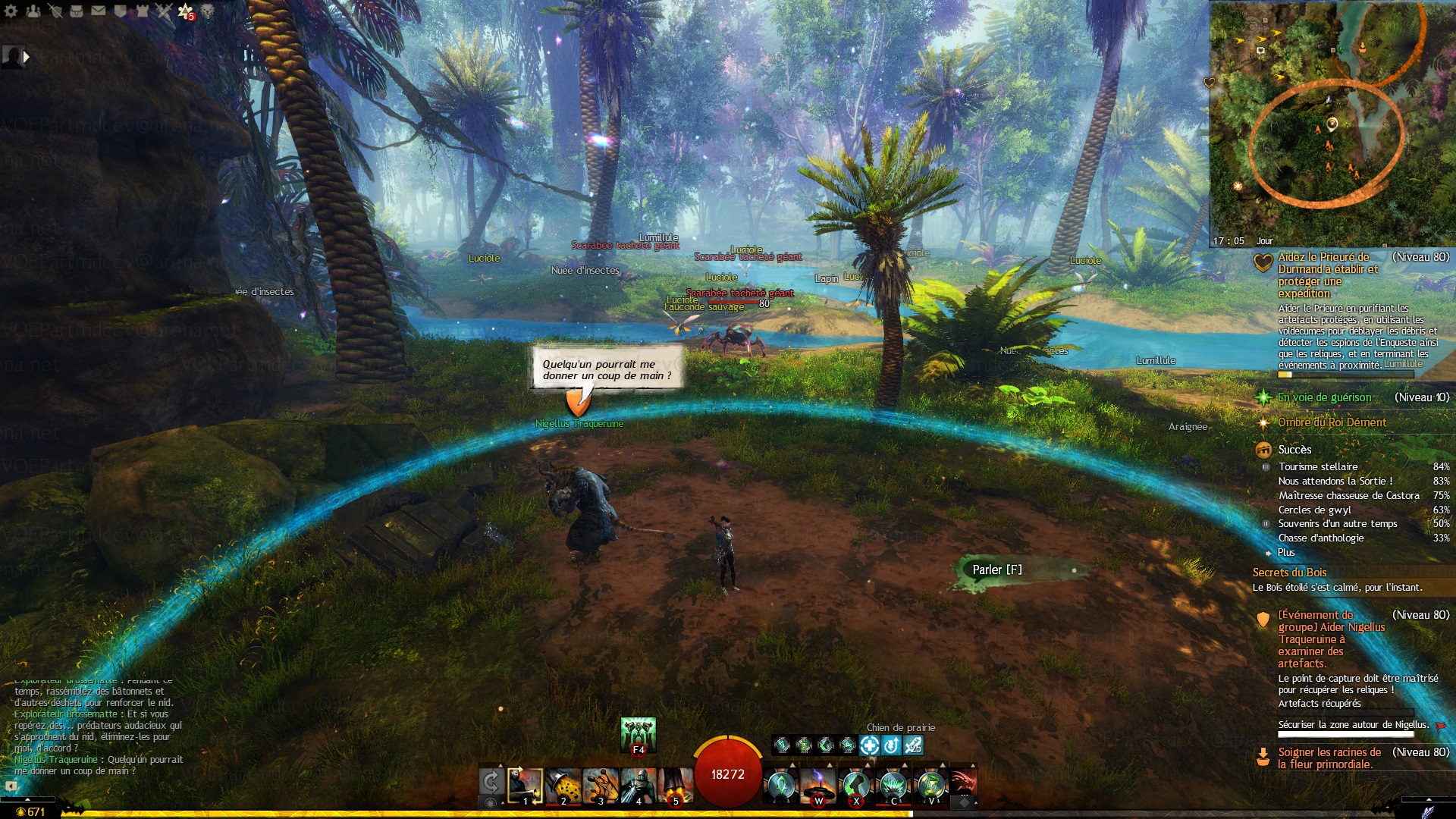Open the wizard's vault icon with 5 badge
This screenshot has width=1456, height=819.
point(186,11)
